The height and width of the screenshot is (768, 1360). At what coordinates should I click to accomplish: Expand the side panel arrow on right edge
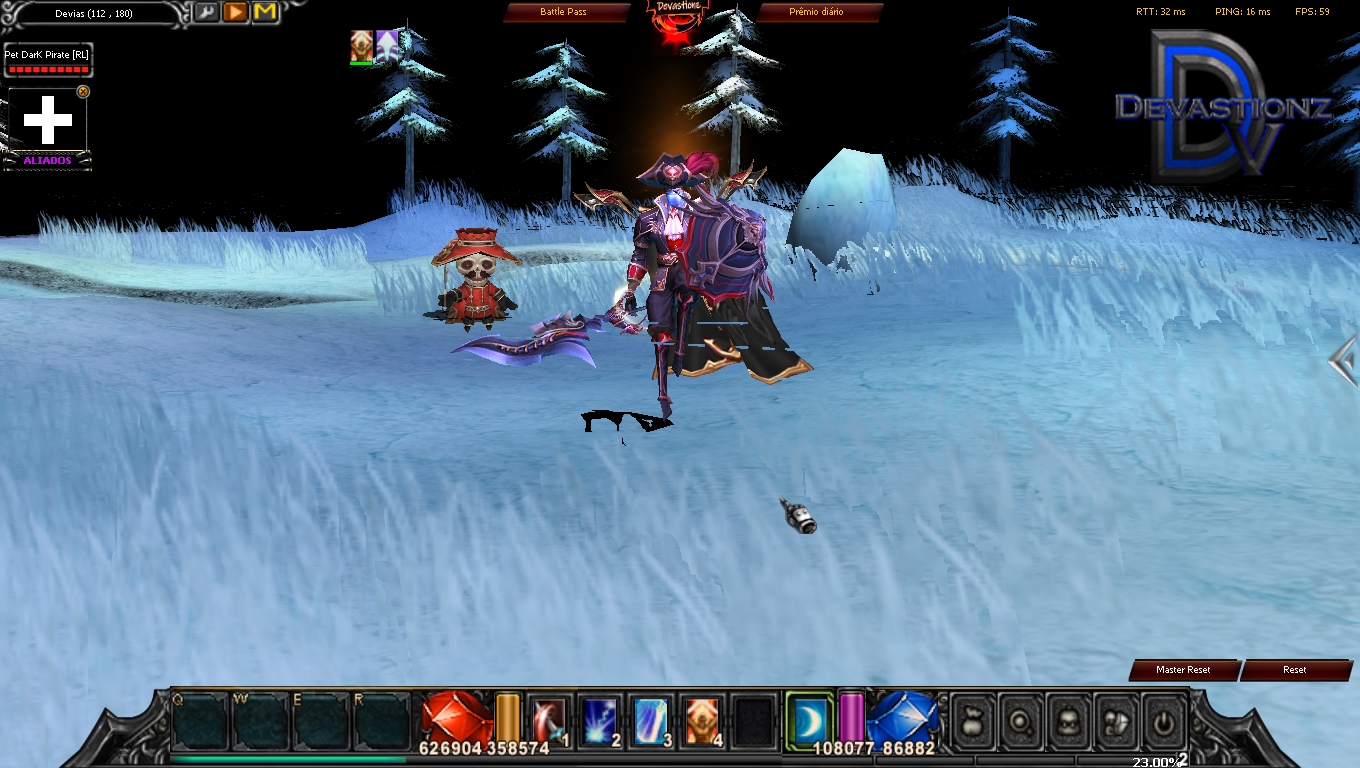[x=1344, y=360]
